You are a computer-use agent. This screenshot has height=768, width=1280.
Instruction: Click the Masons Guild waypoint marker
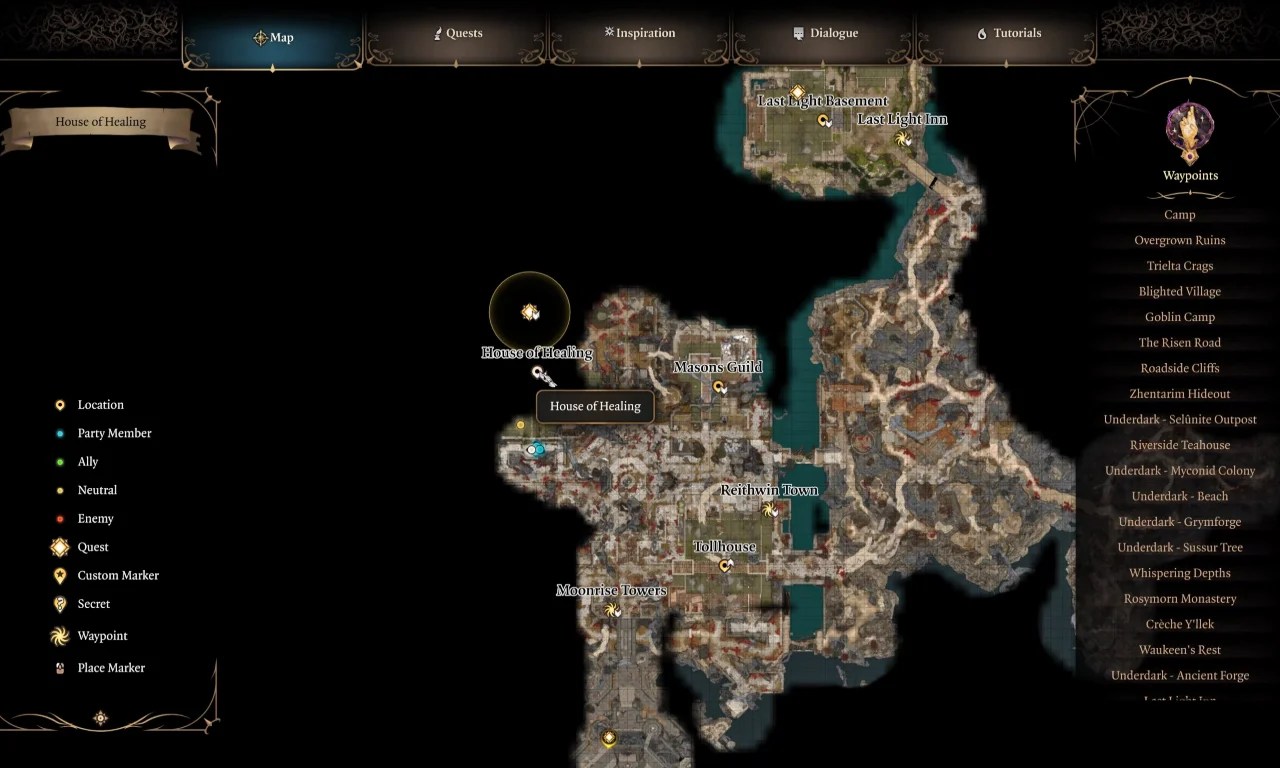[x=719, y=386]
